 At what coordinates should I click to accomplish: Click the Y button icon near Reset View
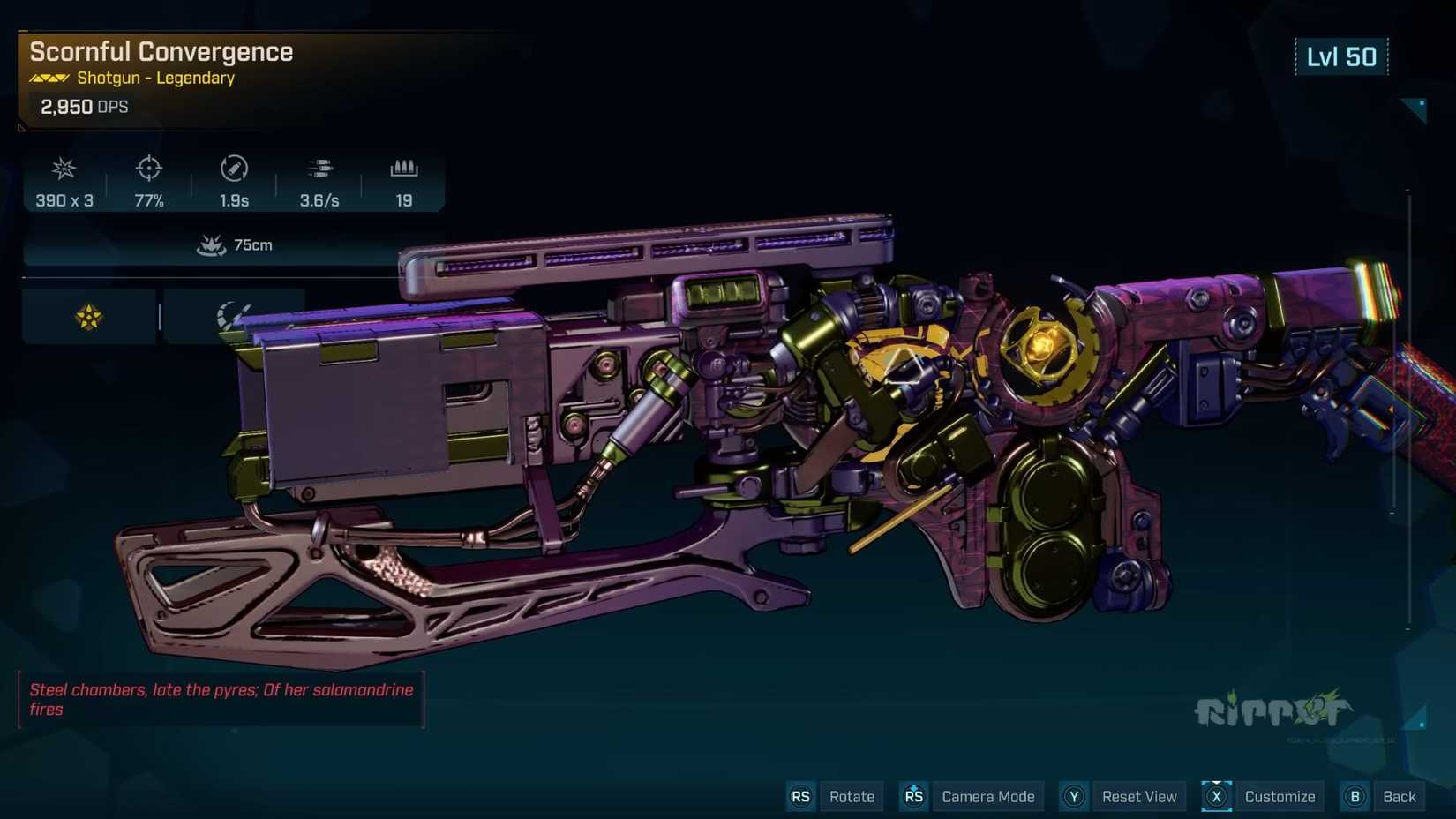pyautogui.click(x=1074, y=796)
